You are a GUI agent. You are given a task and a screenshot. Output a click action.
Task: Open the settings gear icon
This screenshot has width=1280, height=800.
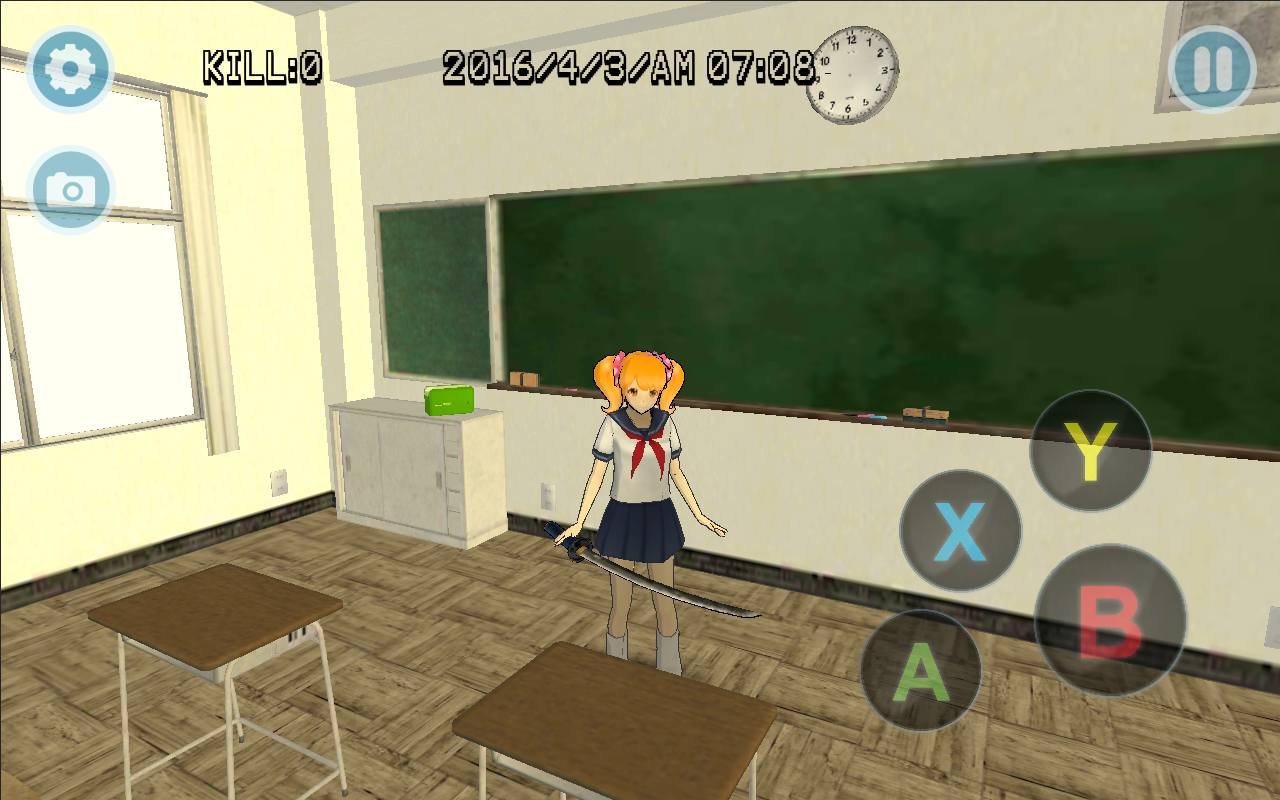tap(70, 68)
